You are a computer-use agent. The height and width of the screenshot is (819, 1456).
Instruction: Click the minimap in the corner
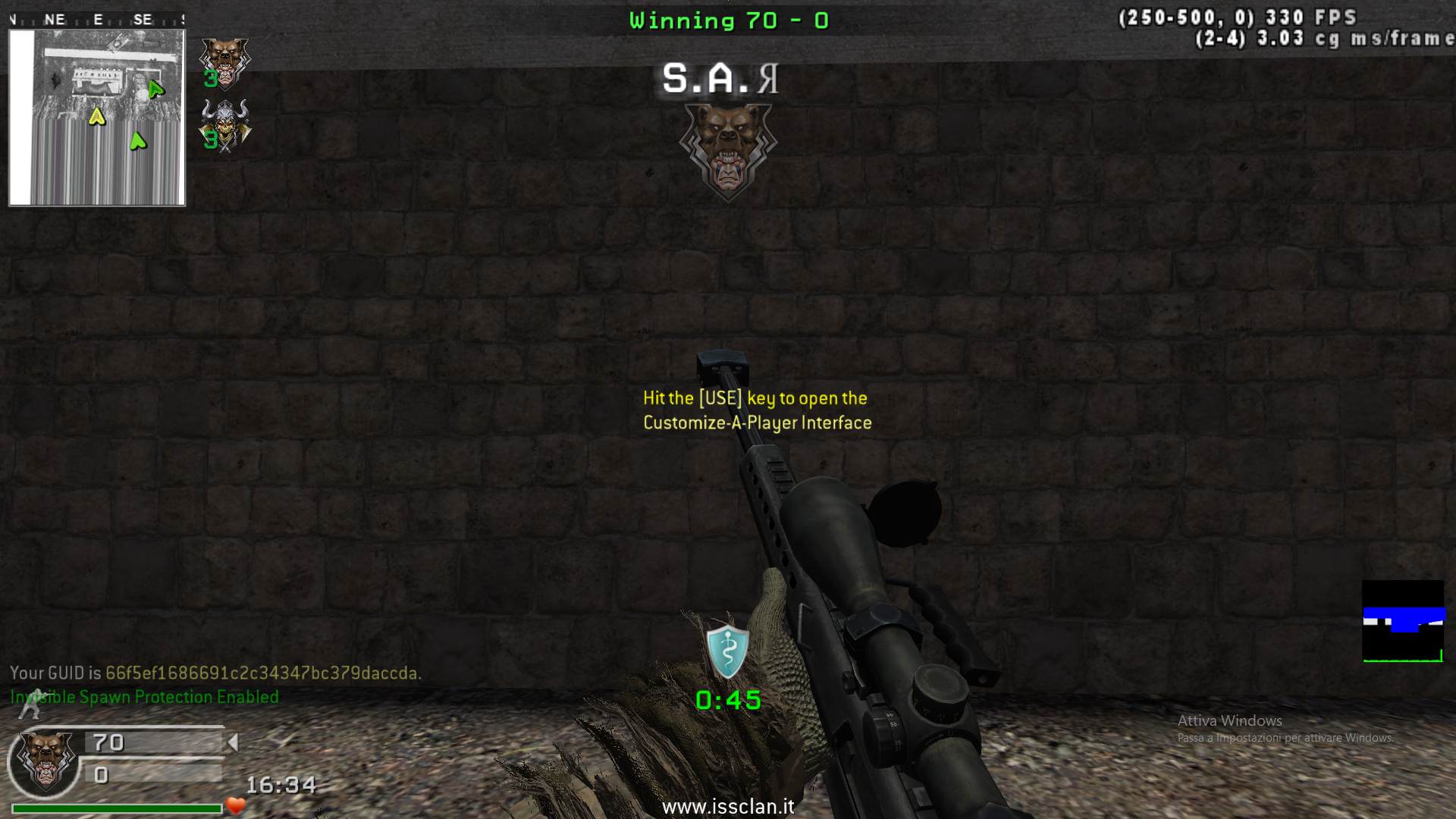tap(97, 118)
